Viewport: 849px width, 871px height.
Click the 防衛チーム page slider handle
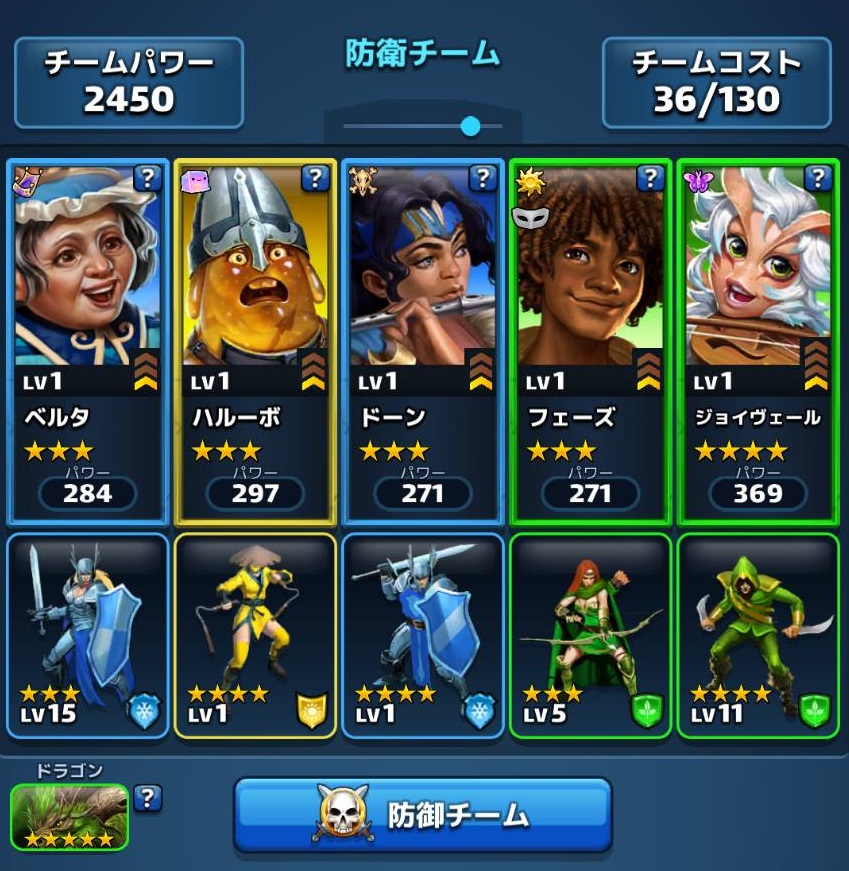[470, 126]
